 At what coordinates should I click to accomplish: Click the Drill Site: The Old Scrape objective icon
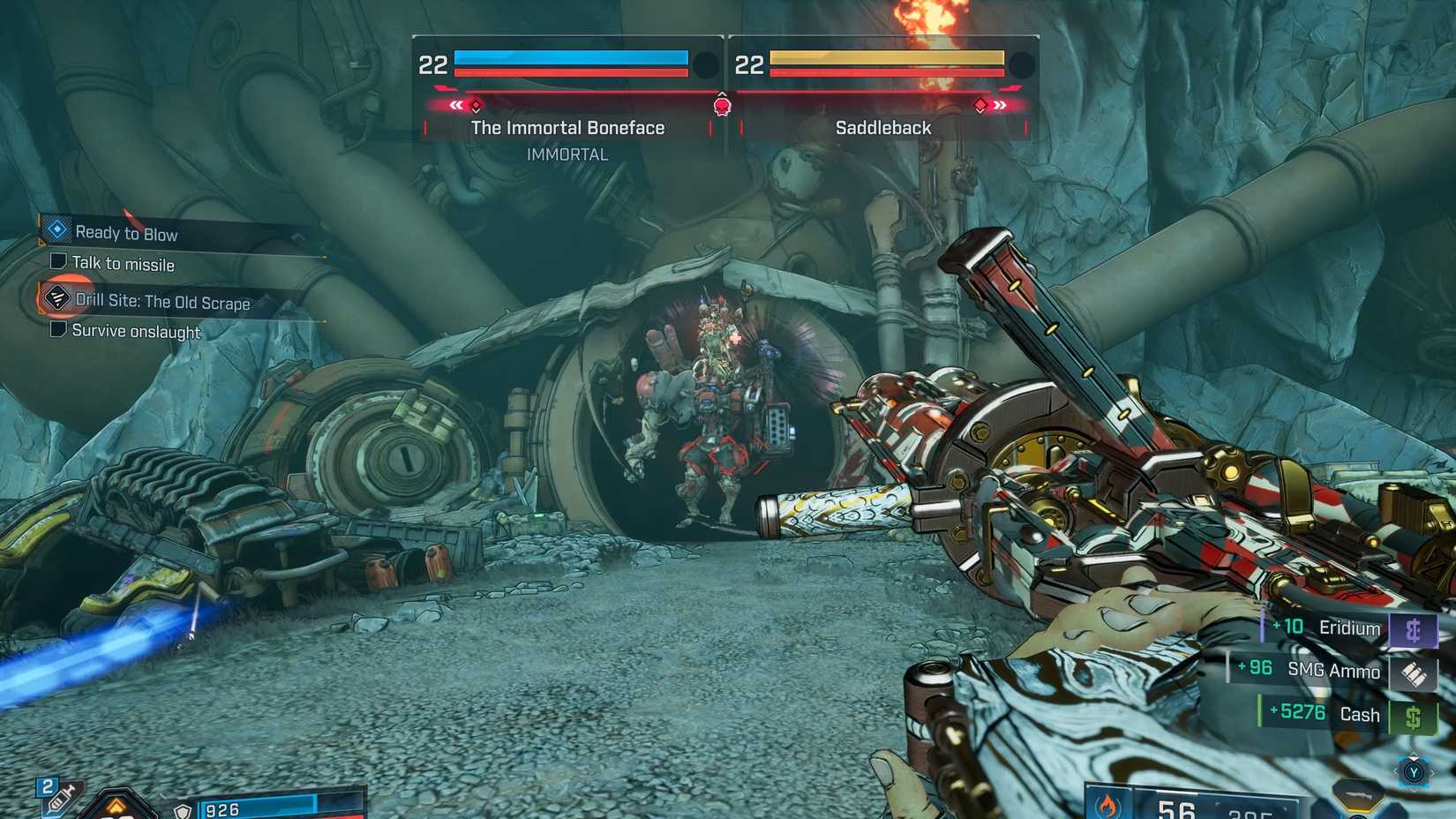tap(56, 298)
